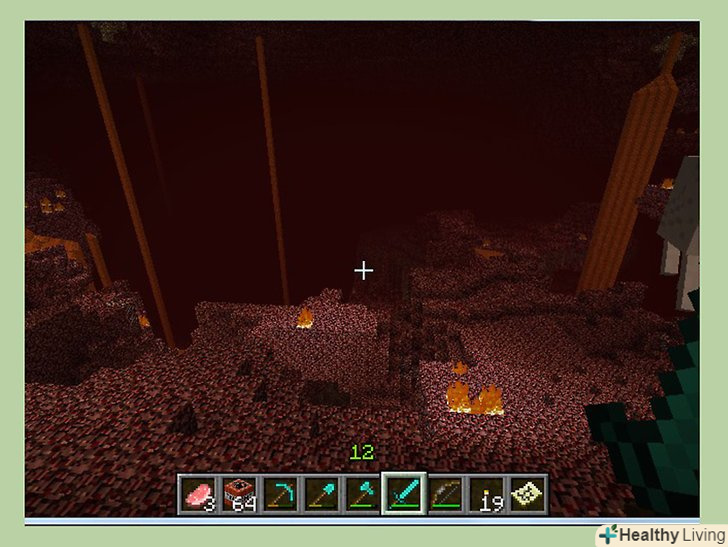This screenshot has width=728, height=547.
Task: Equip the diamond pickaxe
Action: [280, 493]
